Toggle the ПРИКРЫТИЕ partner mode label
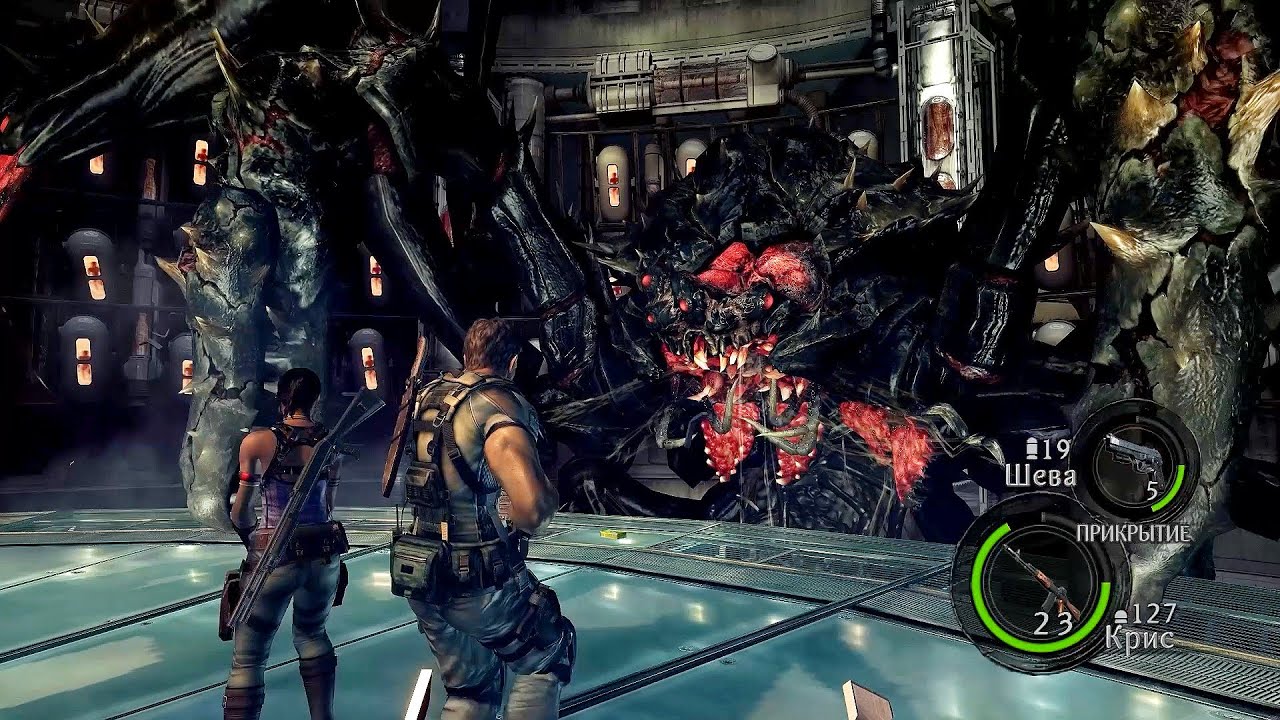 [1132, 533]
